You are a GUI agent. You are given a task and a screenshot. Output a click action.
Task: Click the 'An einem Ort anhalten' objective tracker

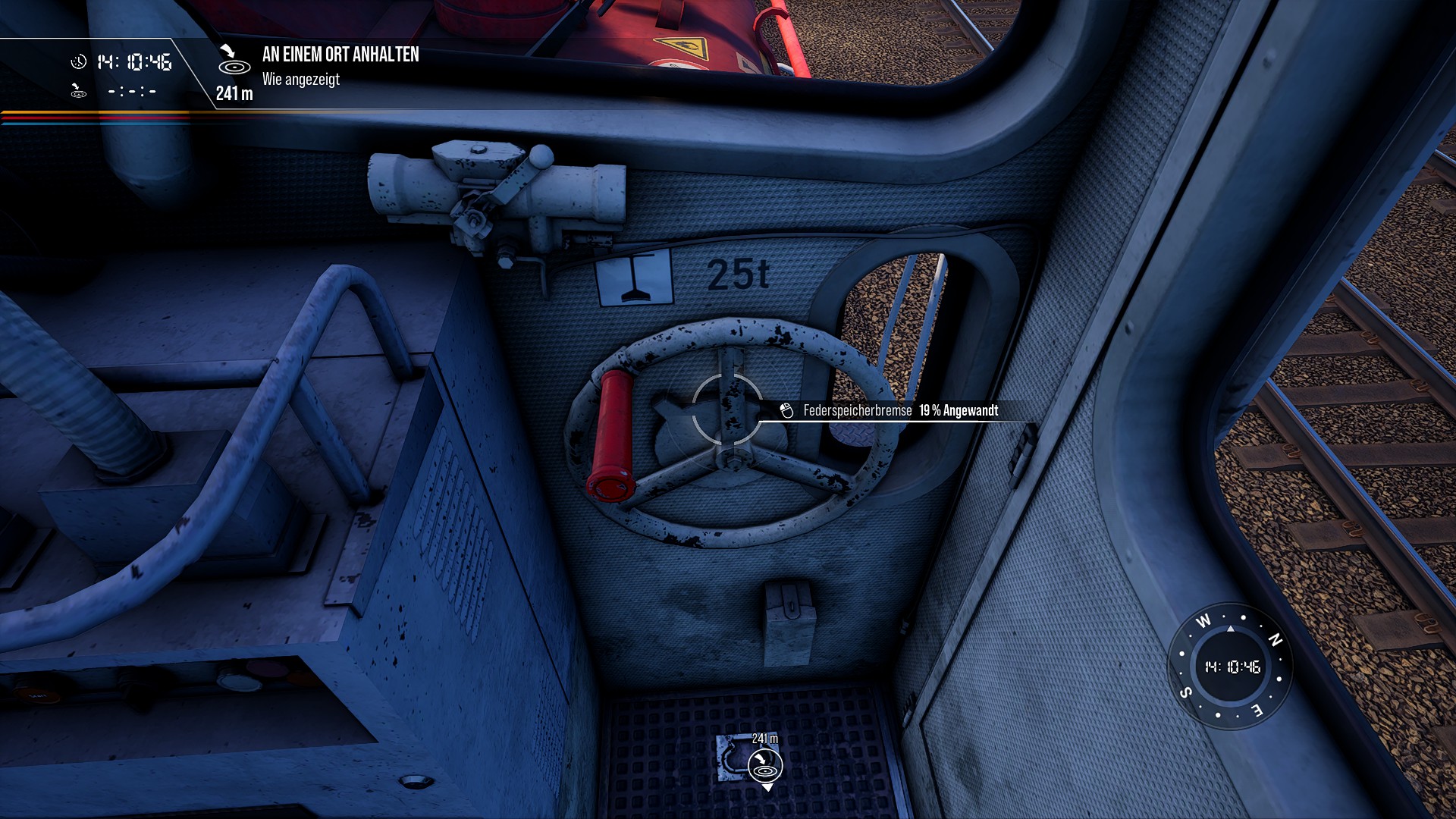[340, 55]
